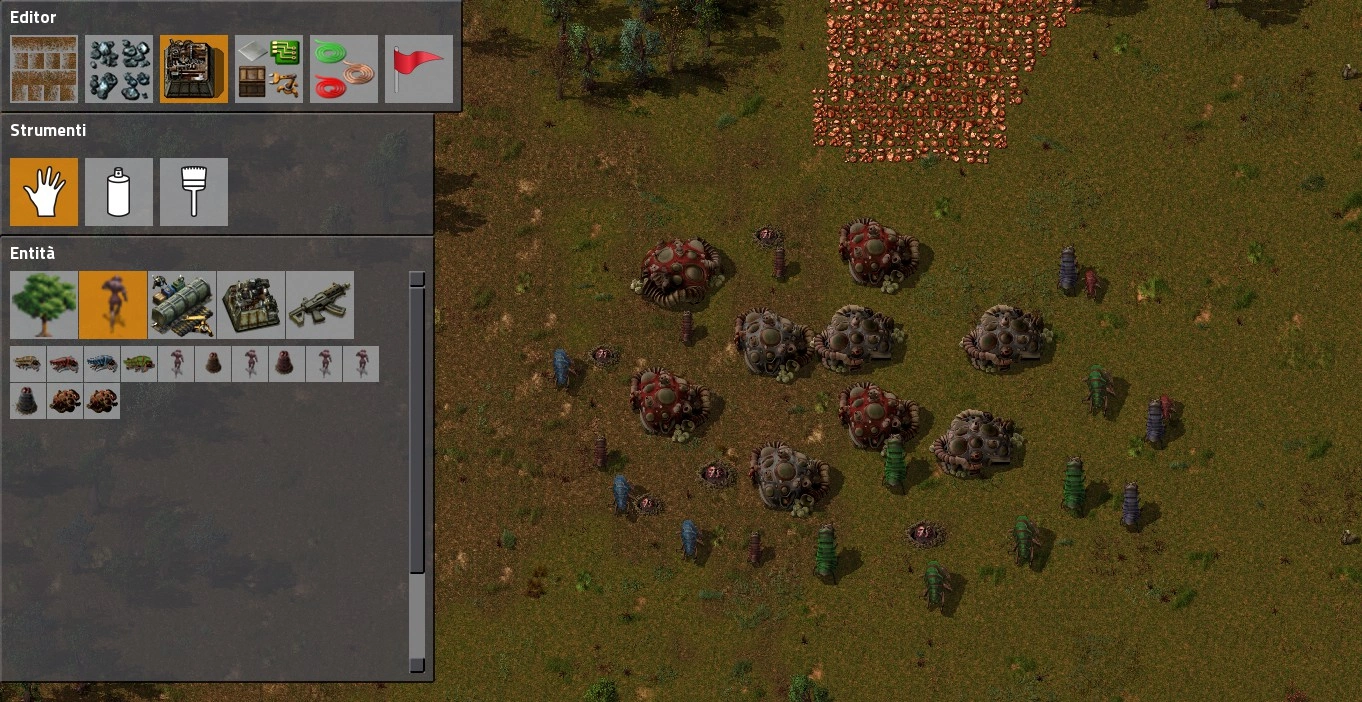Viewport: 1362px width, 702px height.
Task: Activate the paintbrush tool
Action: pos(194,191)
